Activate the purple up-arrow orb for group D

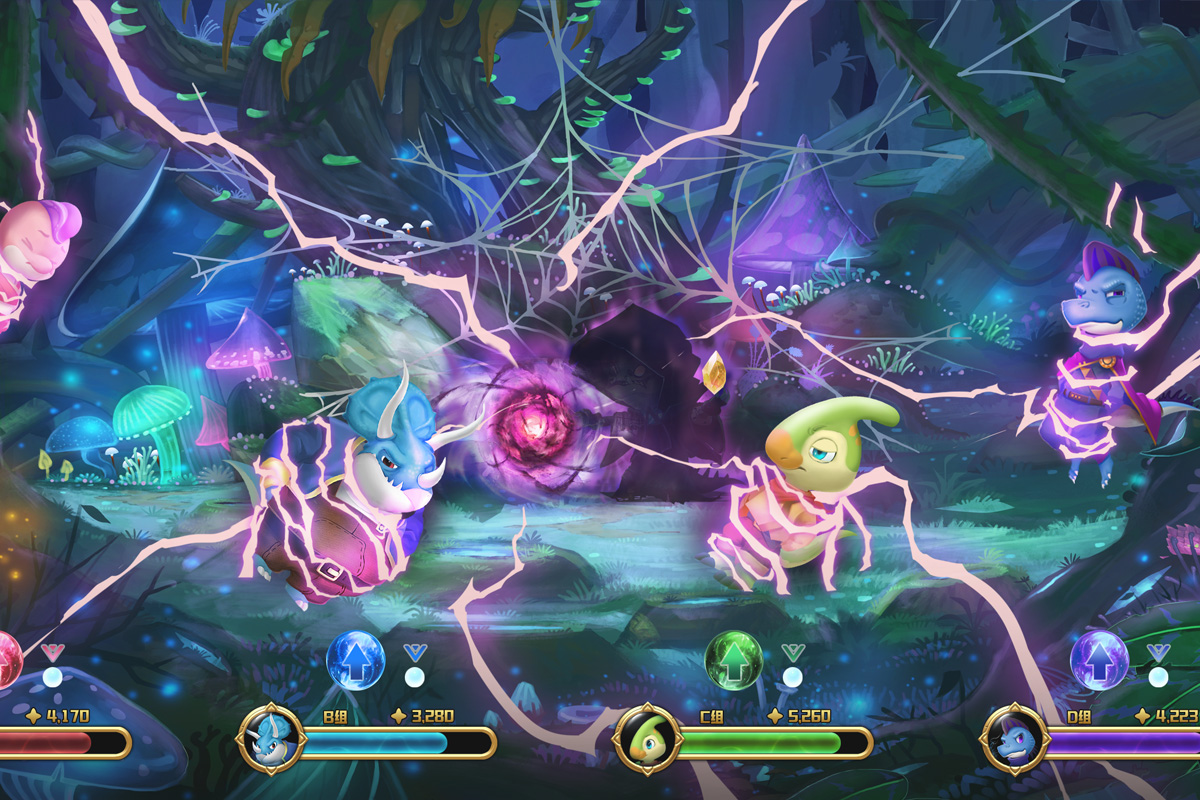(x=1099, y=660)
